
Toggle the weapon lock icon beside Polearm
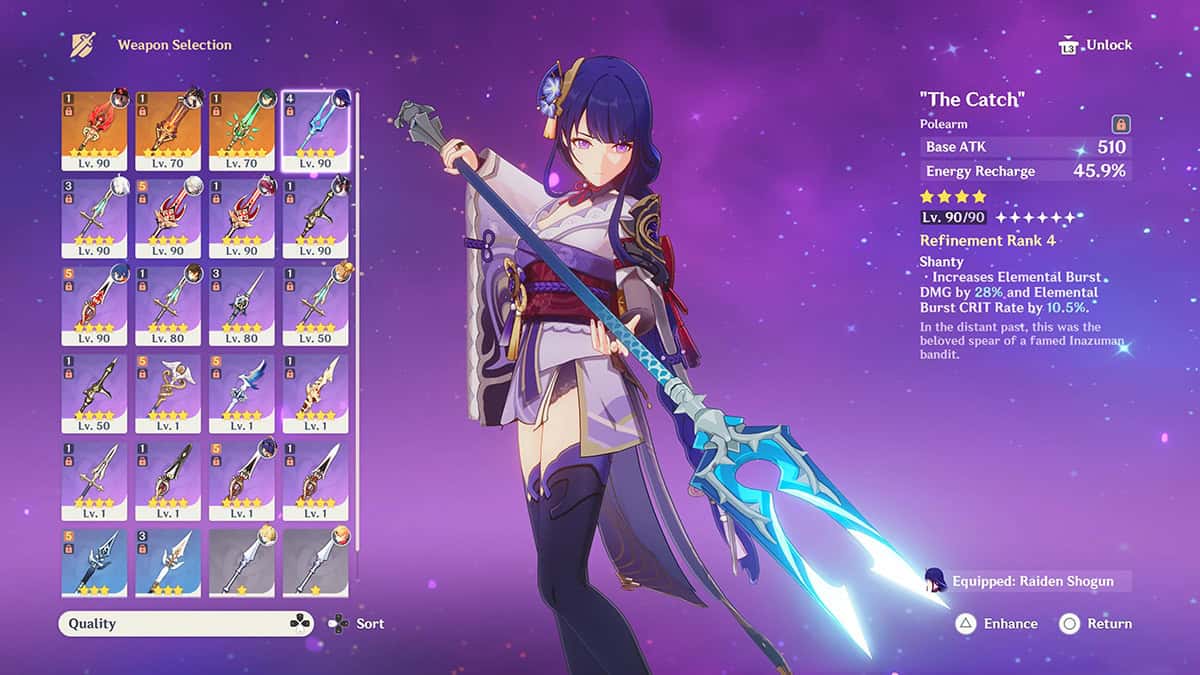tap(1121, 124)
